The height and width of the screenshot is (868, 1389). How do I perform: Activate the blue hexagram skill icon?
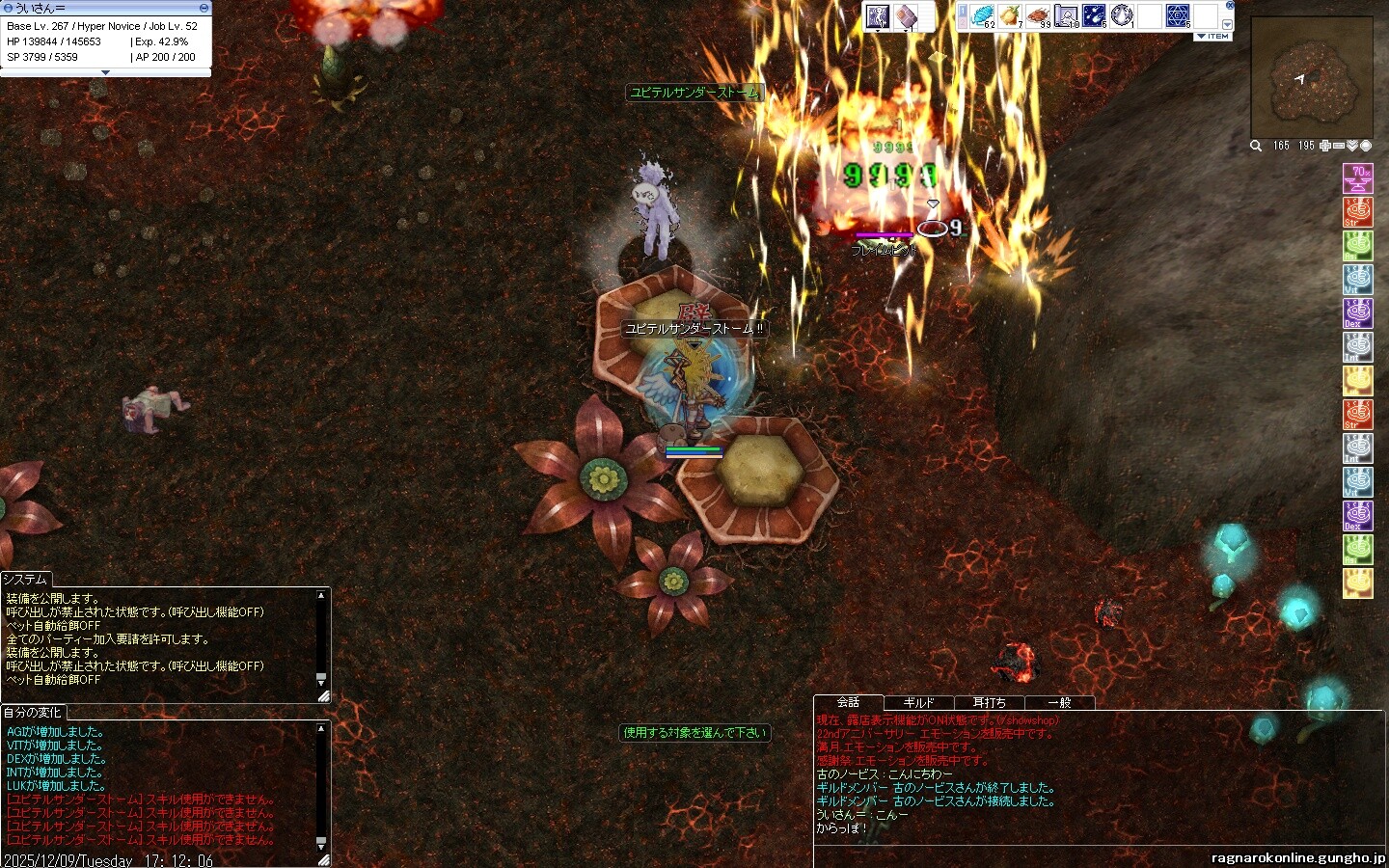(1179, 16)
